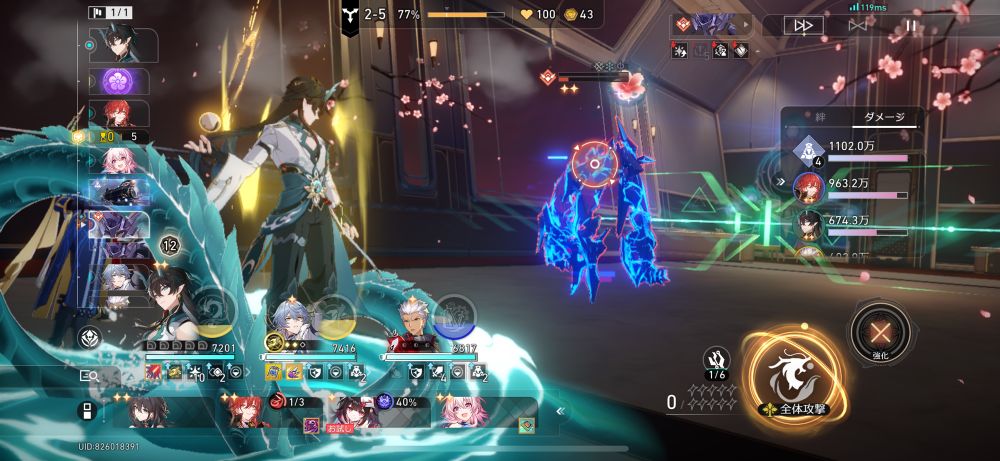Image resolution: width=1000 pixels, height=461 pixels.
Task: Click the 1/6 hand technique icon
Action: pyautogui.click(x=716, y=362)
